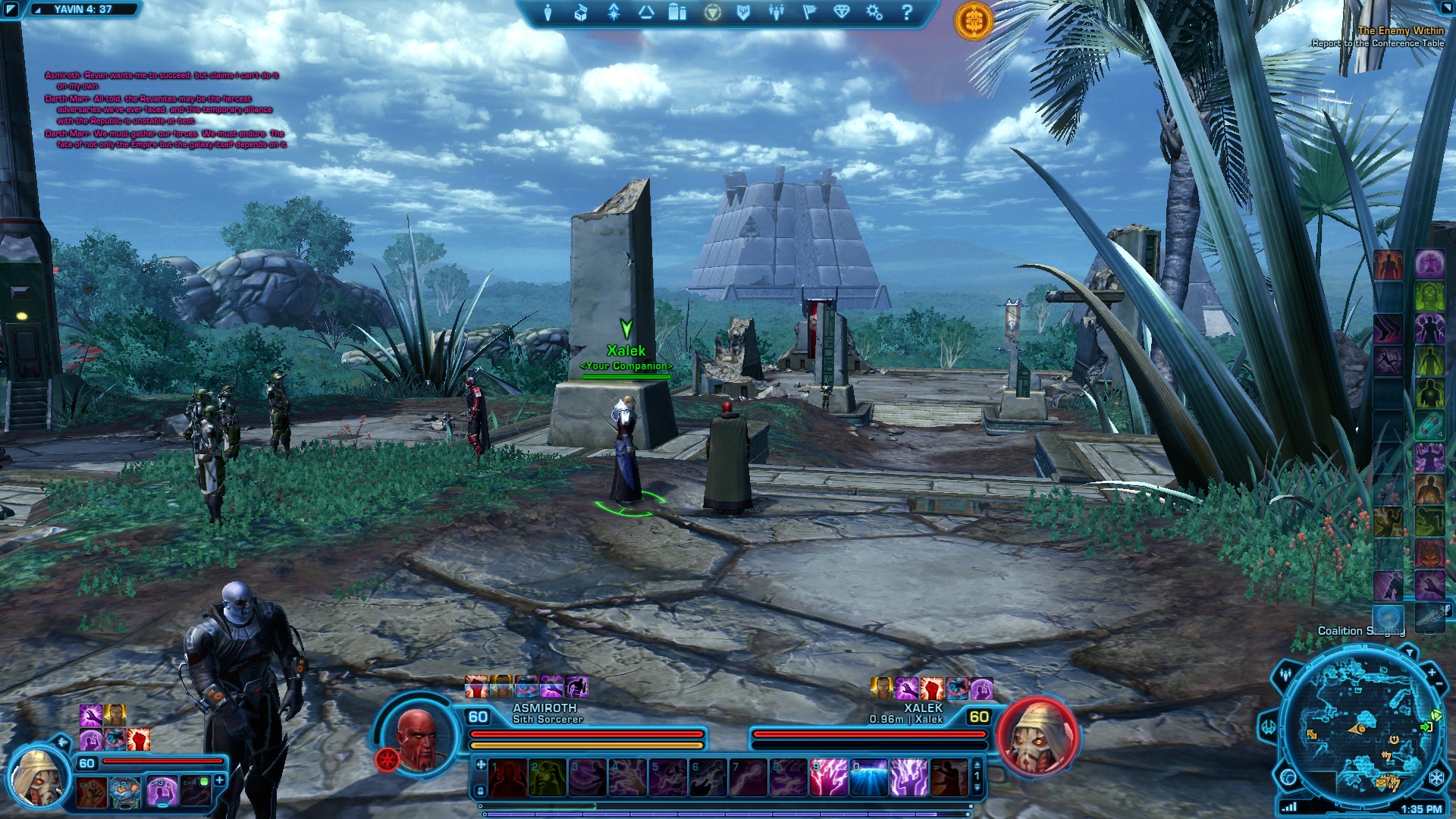Open the diamond icon in the top menu
1456x819 pixels.
842,12
